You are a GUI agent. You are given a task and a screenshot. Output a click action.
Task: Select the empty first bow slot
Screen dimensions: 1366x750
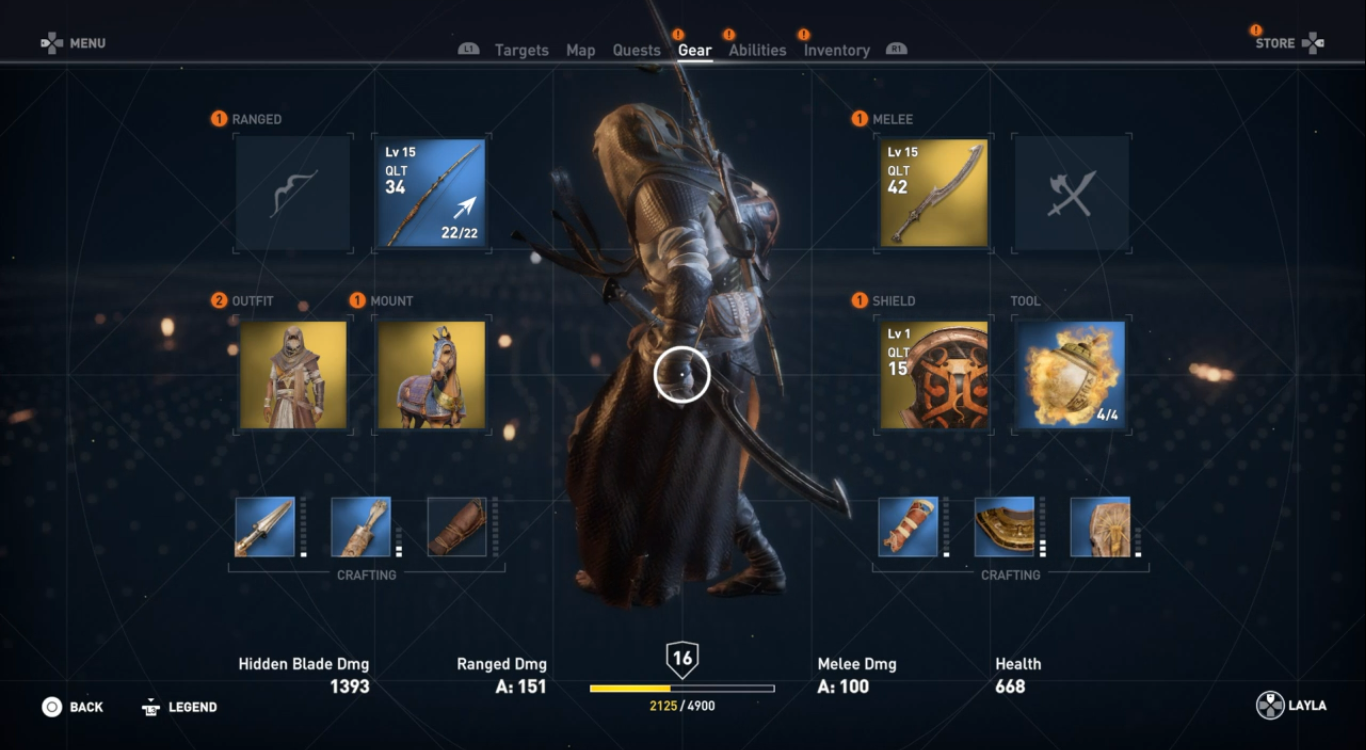pos(293,193)
